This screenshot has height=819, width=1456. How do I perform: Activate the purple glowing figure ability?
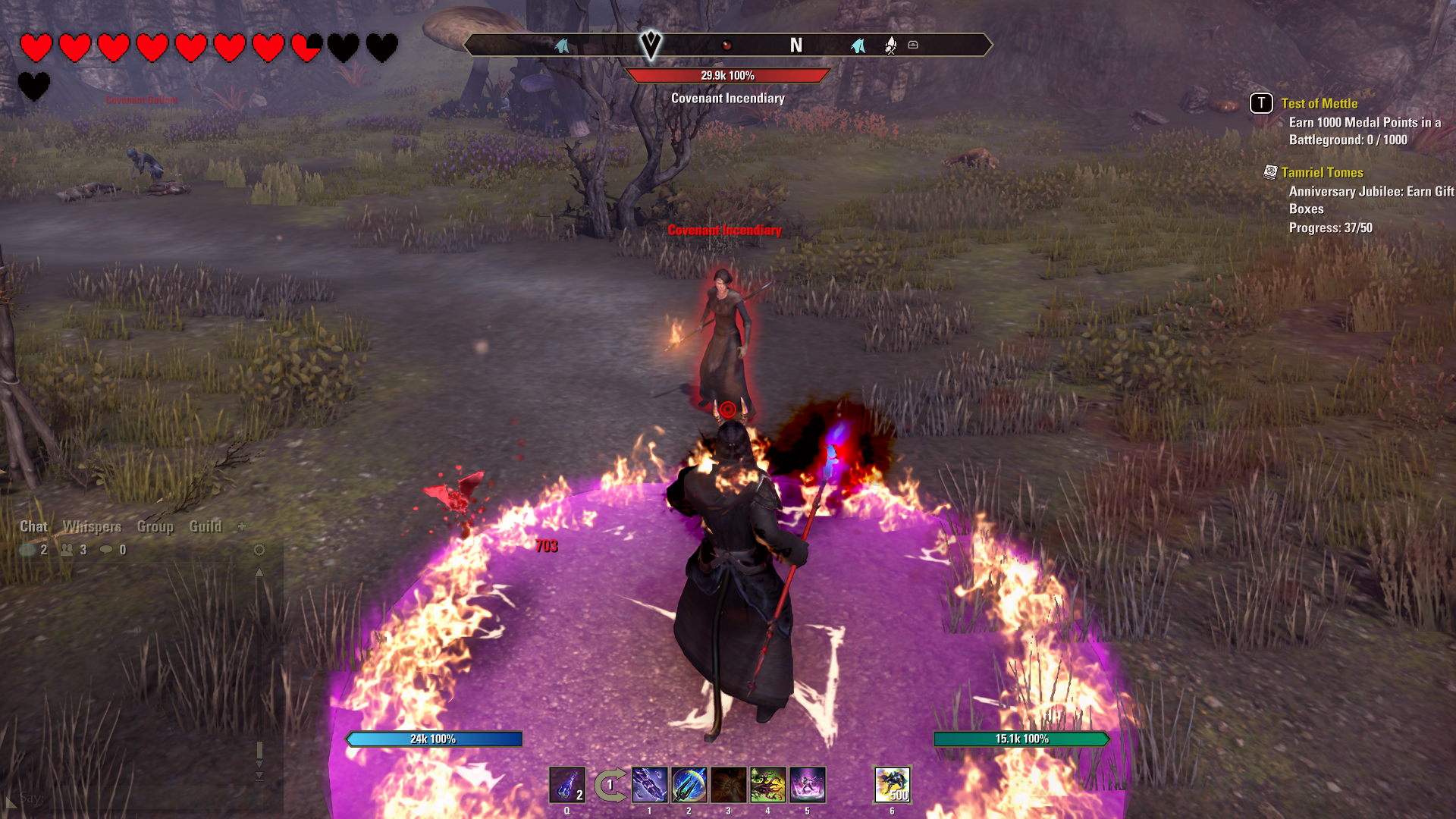(x=808, y=785)
